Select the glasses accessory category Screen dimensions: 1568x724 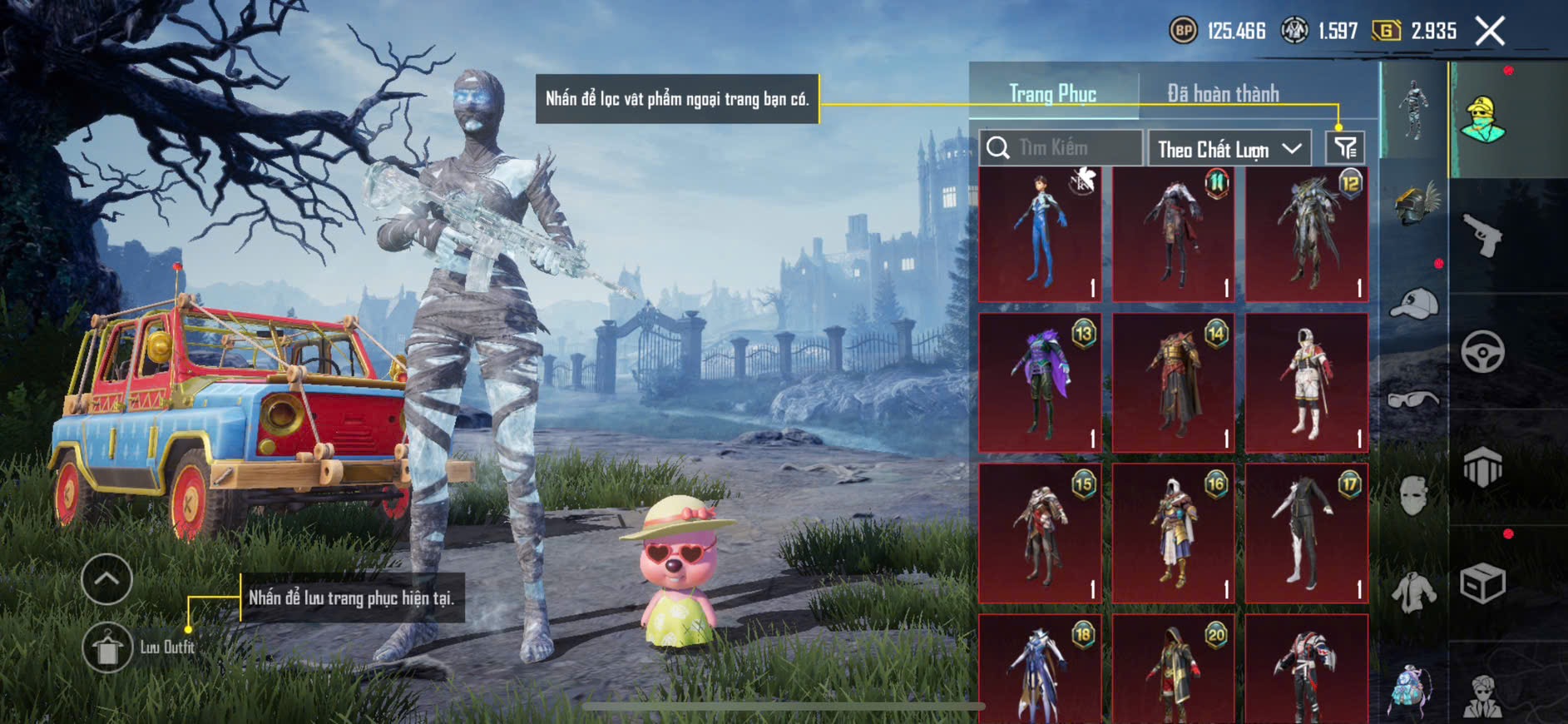(1414, 400)
